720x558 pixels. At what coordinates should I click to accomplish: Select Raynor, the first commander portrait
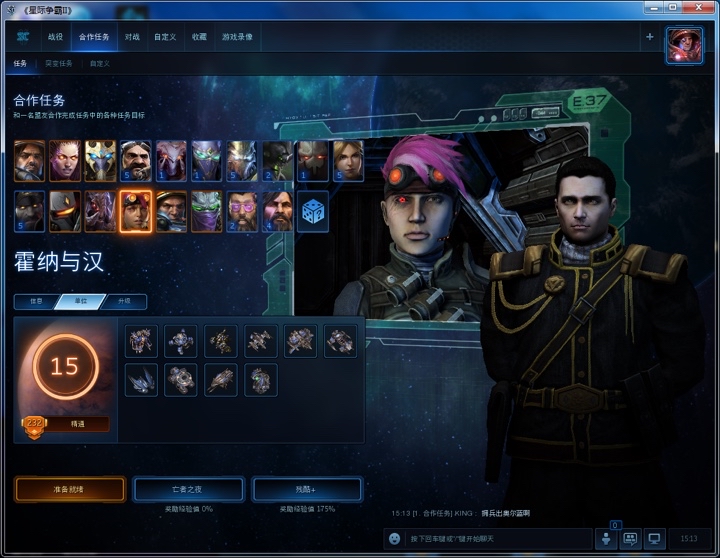[29, 160]
